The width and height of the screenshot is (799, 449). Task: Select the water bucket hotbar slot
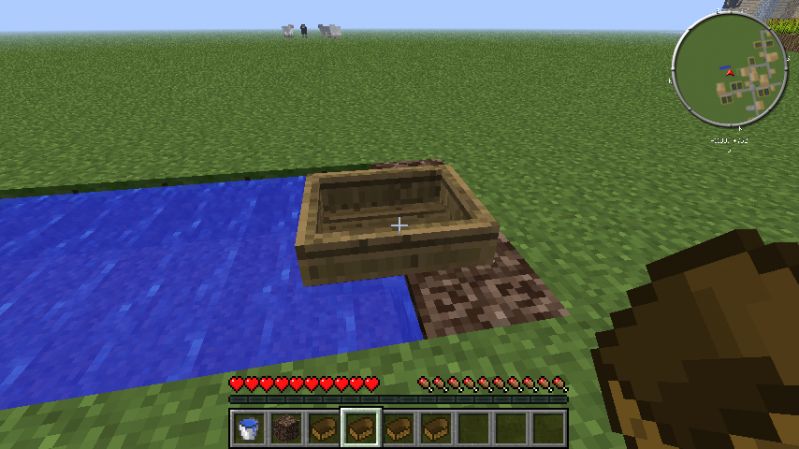249,428
